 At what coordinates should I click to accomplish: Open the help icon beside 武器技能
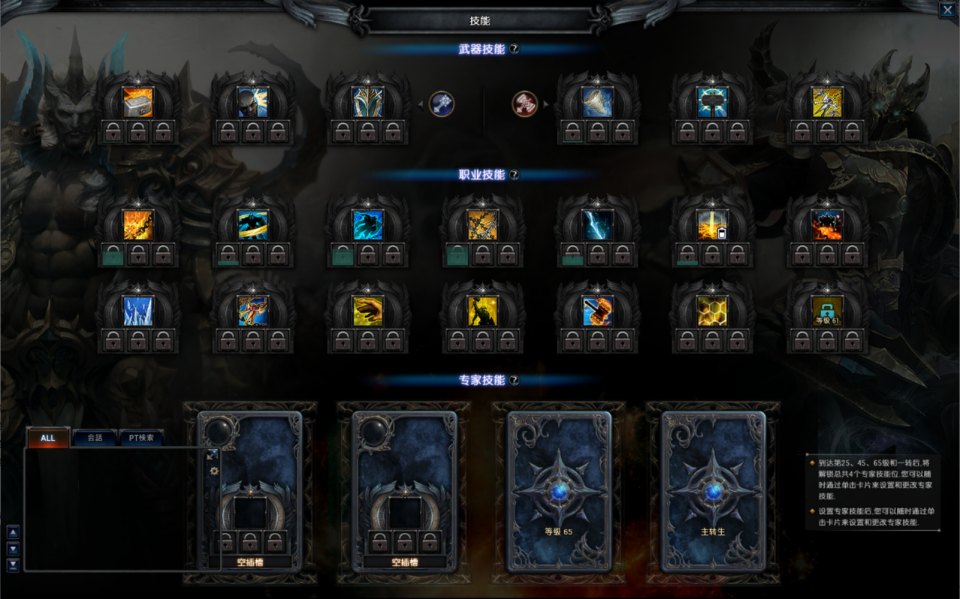coord(514,48)
